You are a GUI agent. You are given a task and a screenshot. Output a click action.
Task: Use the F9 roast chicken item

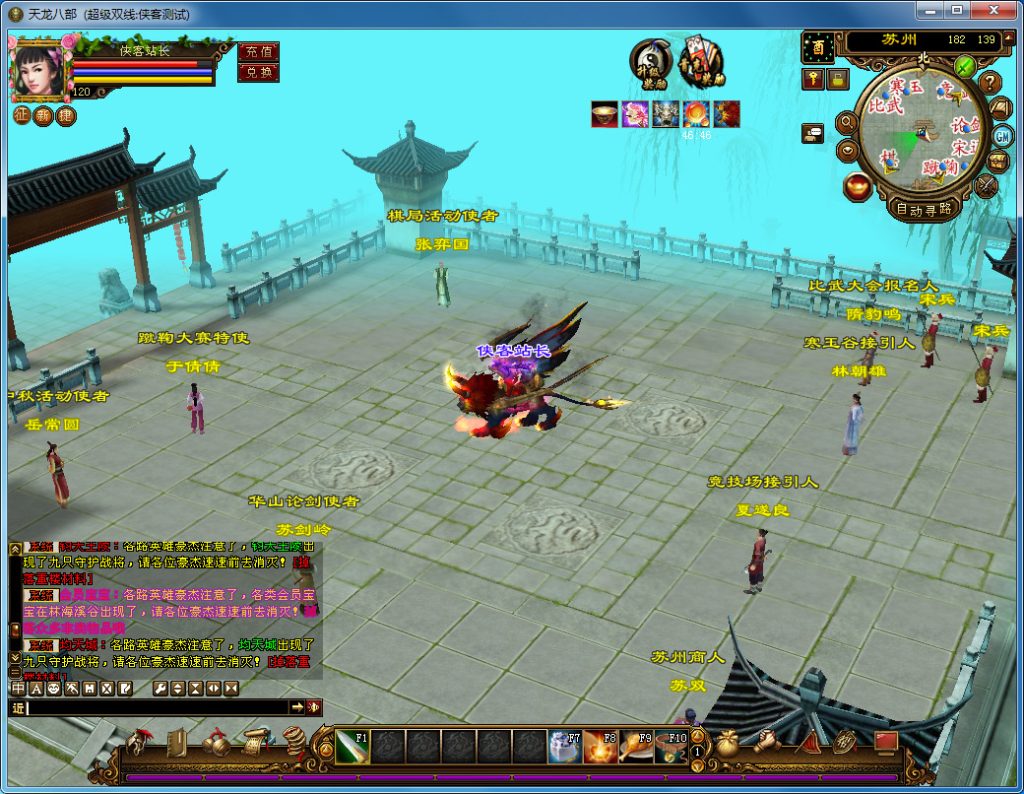[x=636, y=746]
